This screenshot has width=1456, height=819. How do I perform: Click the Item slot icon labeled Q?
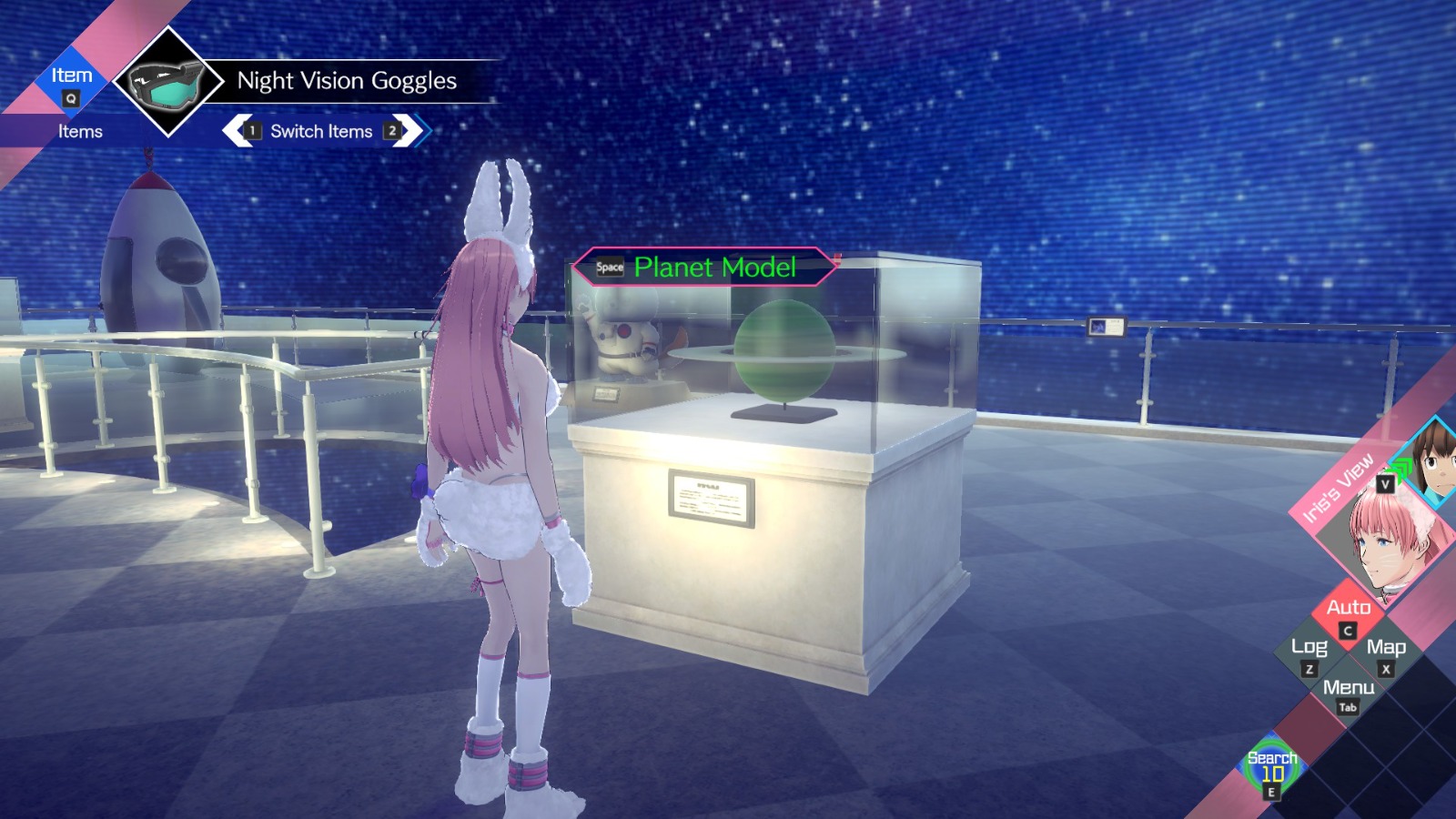pos(71,85)
